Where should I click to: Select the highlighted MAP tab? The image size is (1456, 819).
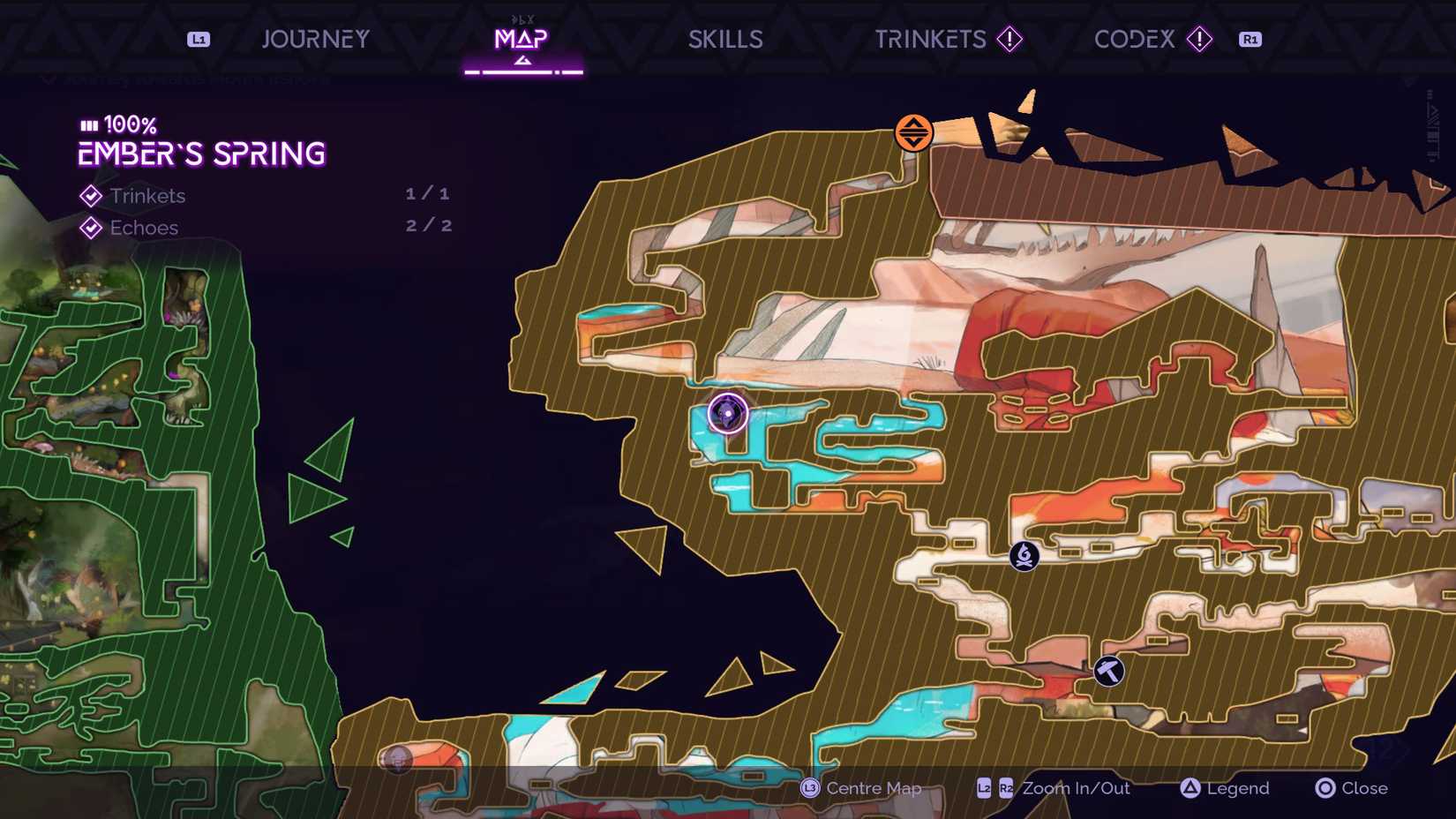coord(522,39)
